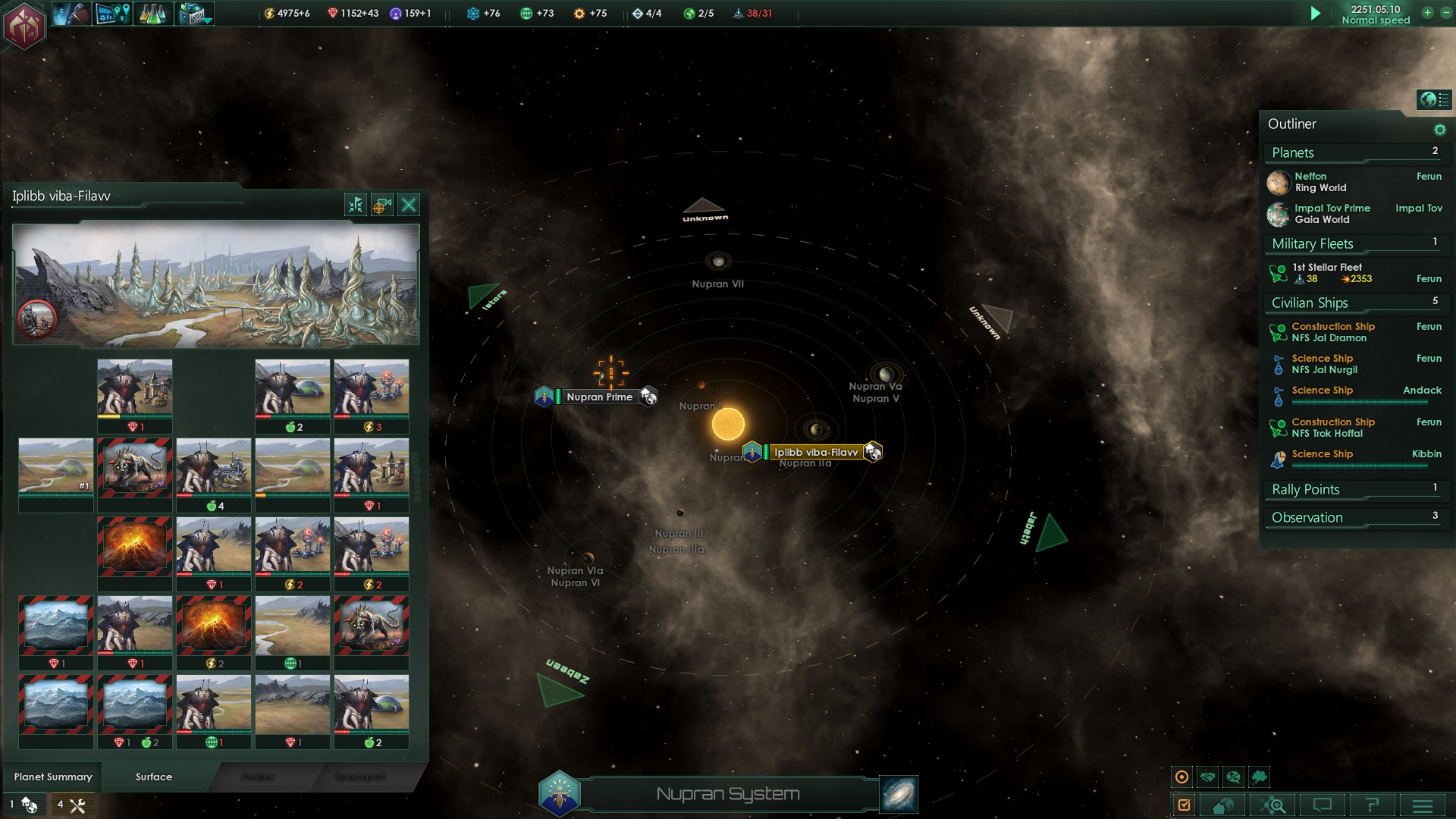Screen dimensions: 1456x819
Task: Click the camera icon in the planet panel
Action: click(382, 205)
